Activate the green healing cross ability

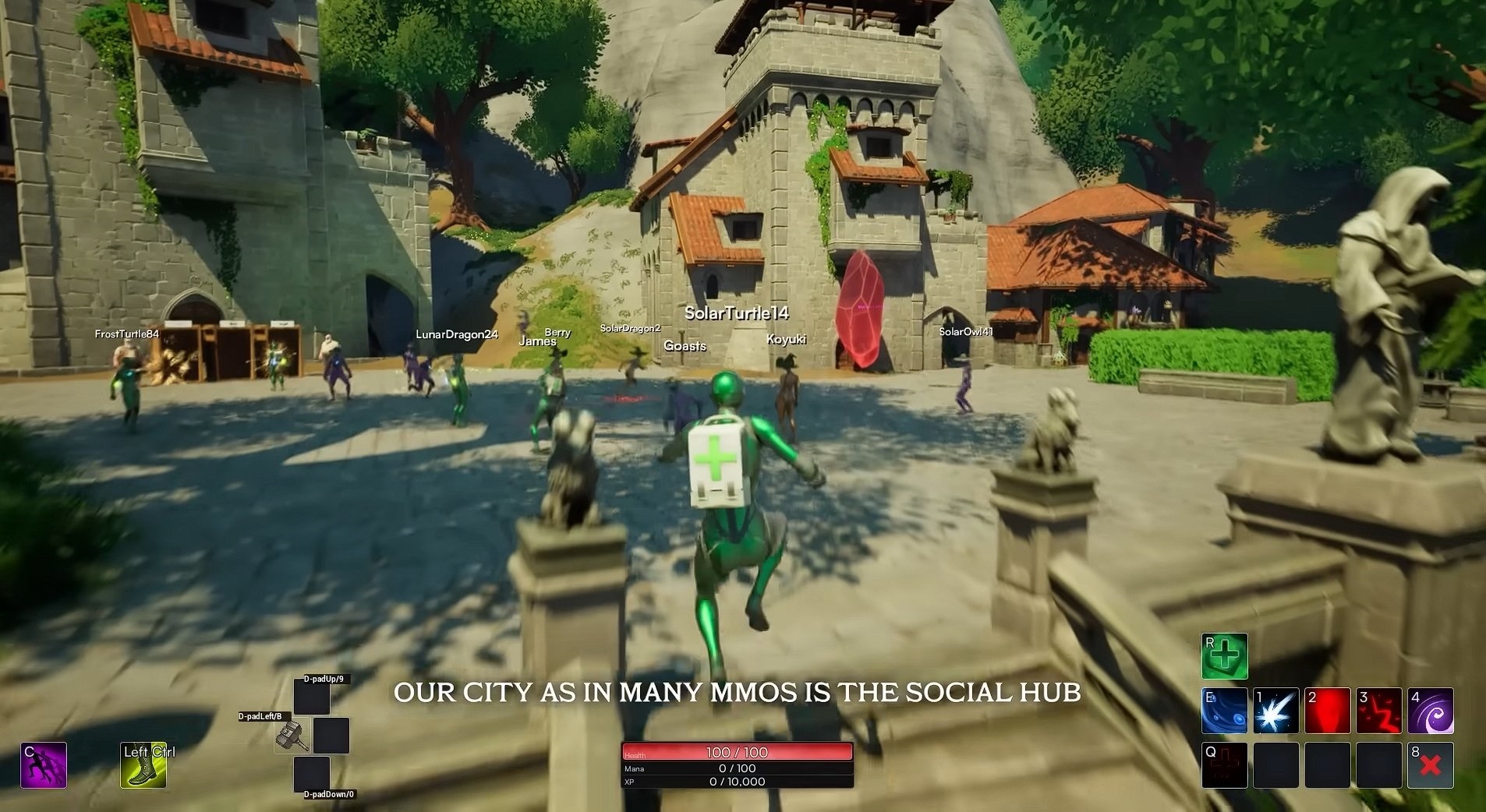click(1224, 656)
